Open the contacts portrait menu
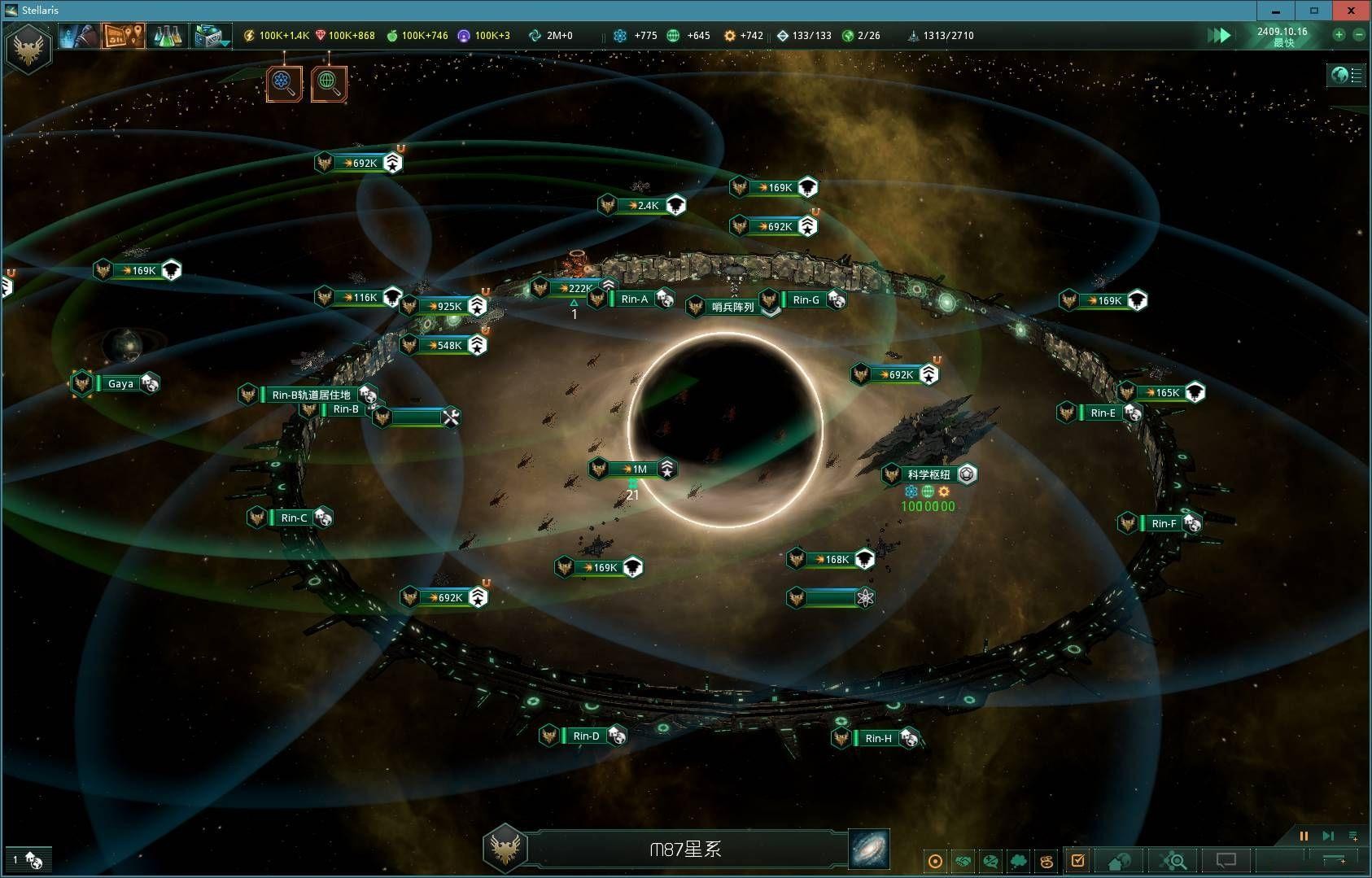 pyautogui.click(x=79, y=36)
